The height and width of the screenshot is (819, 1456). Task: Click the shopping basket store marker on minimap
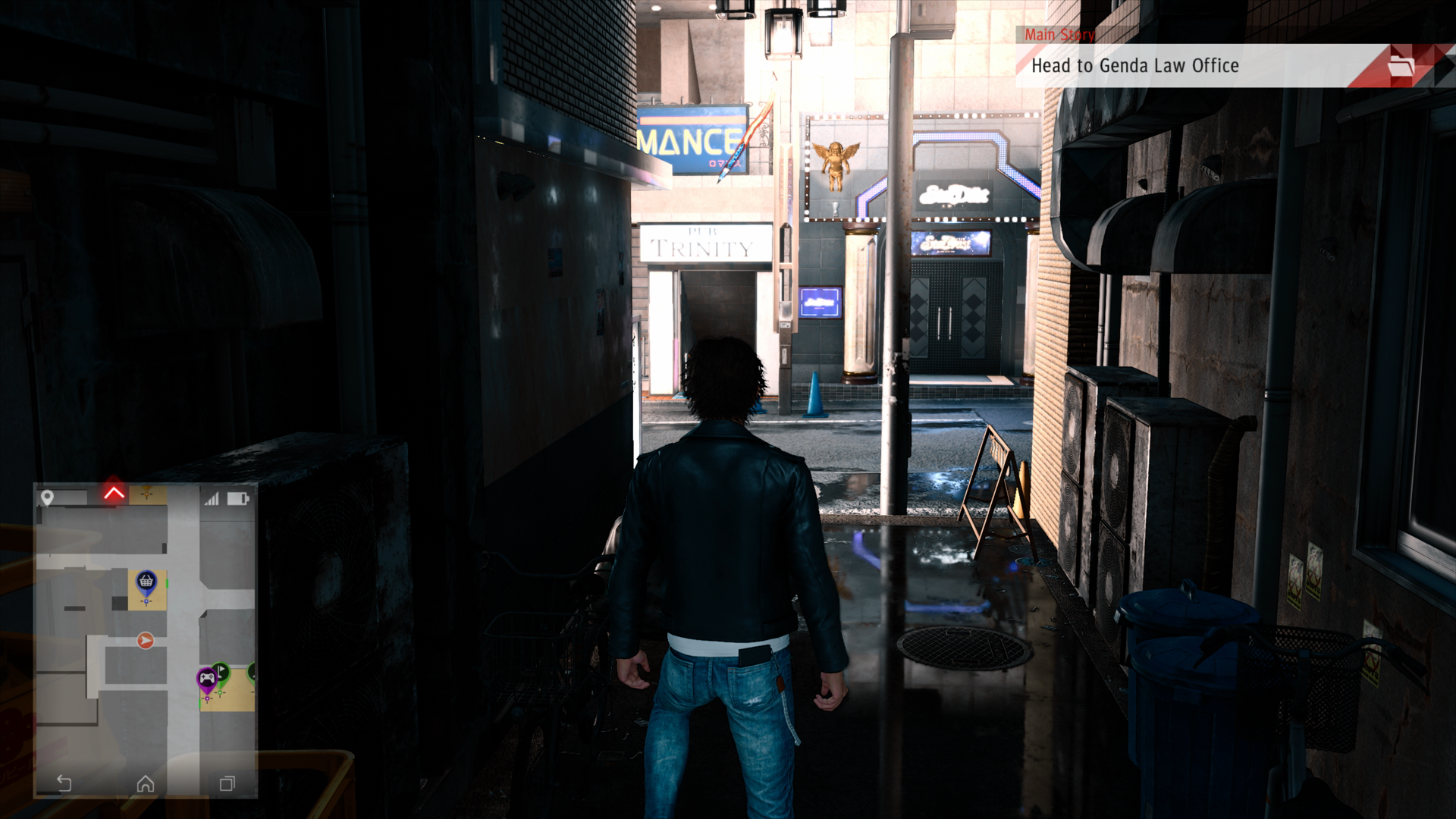[146, 582]
